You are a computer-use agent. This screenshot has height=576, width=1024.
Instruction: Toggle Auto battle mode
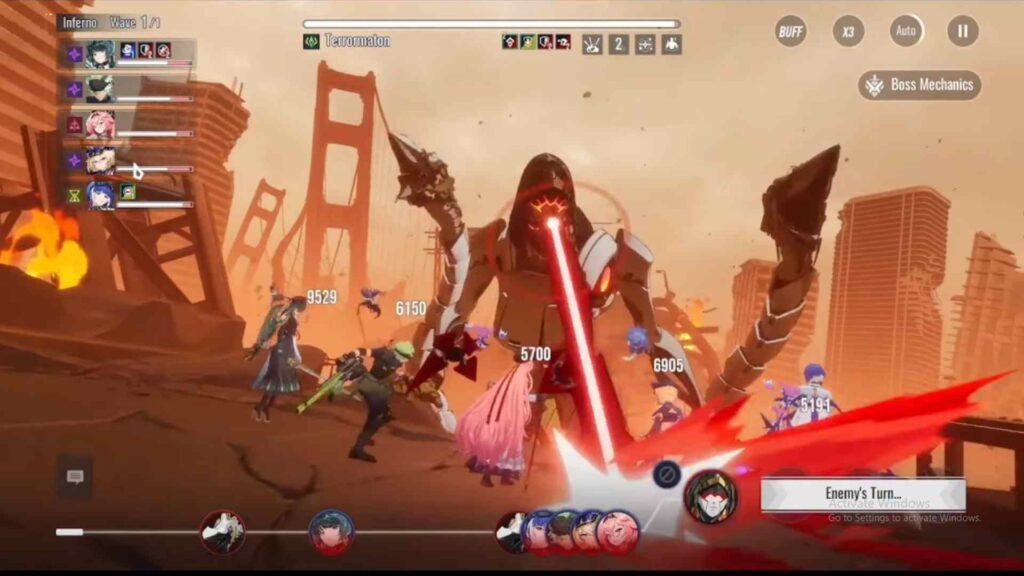pos(906,31)
